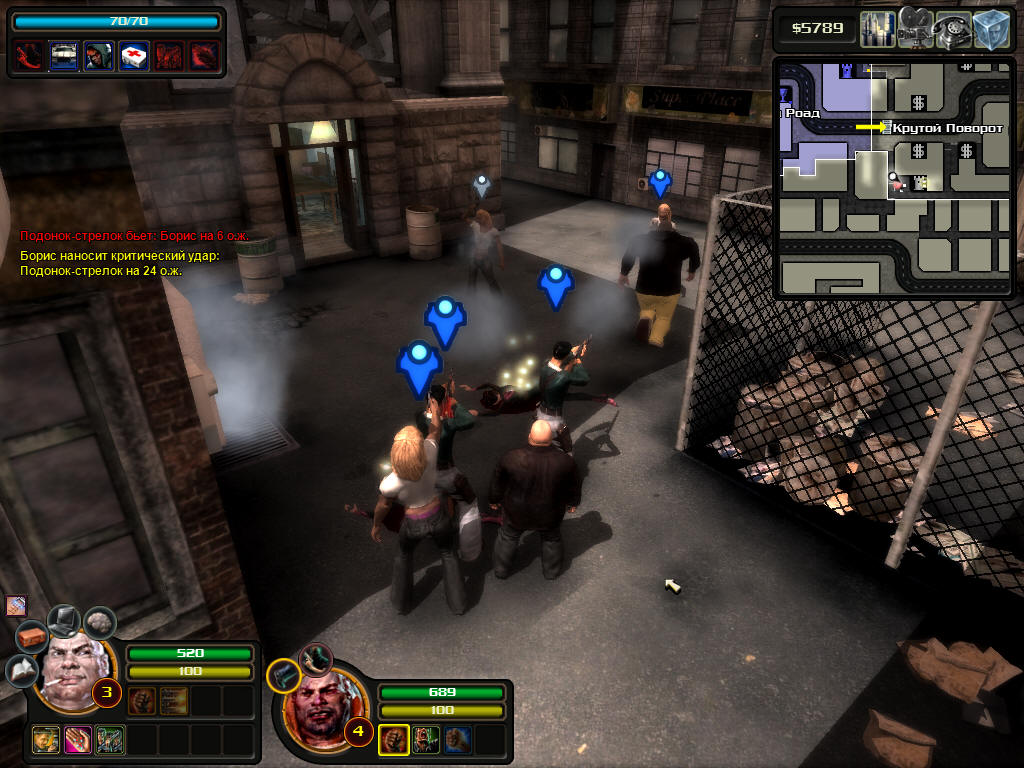The height and width of the screenshot is (768, 1024).
Task: Use the first aid kit ability
Action: [x=133, y=55]
